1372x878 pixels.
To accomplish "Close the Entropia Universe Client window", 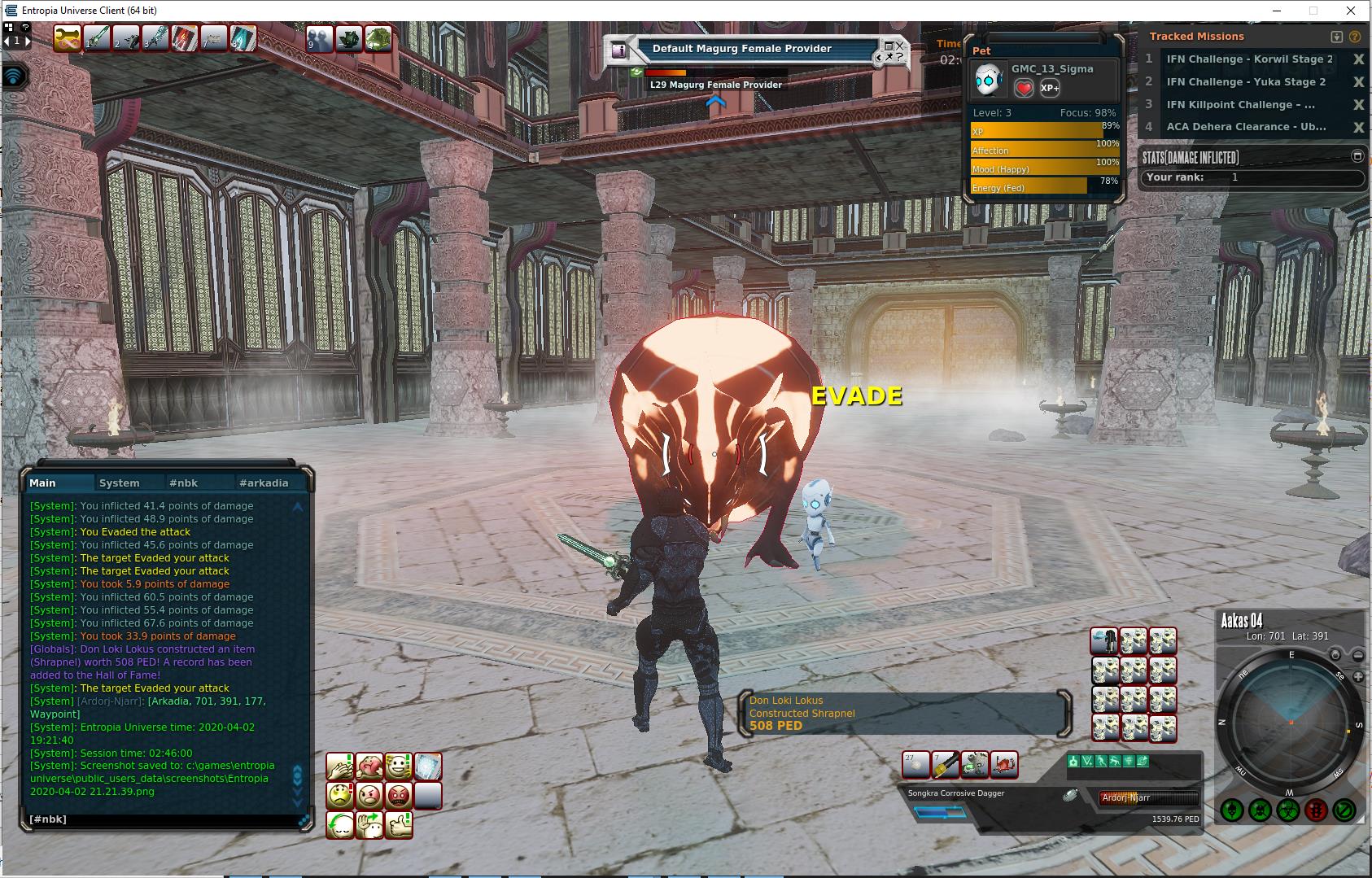I will pos(1352,11).
